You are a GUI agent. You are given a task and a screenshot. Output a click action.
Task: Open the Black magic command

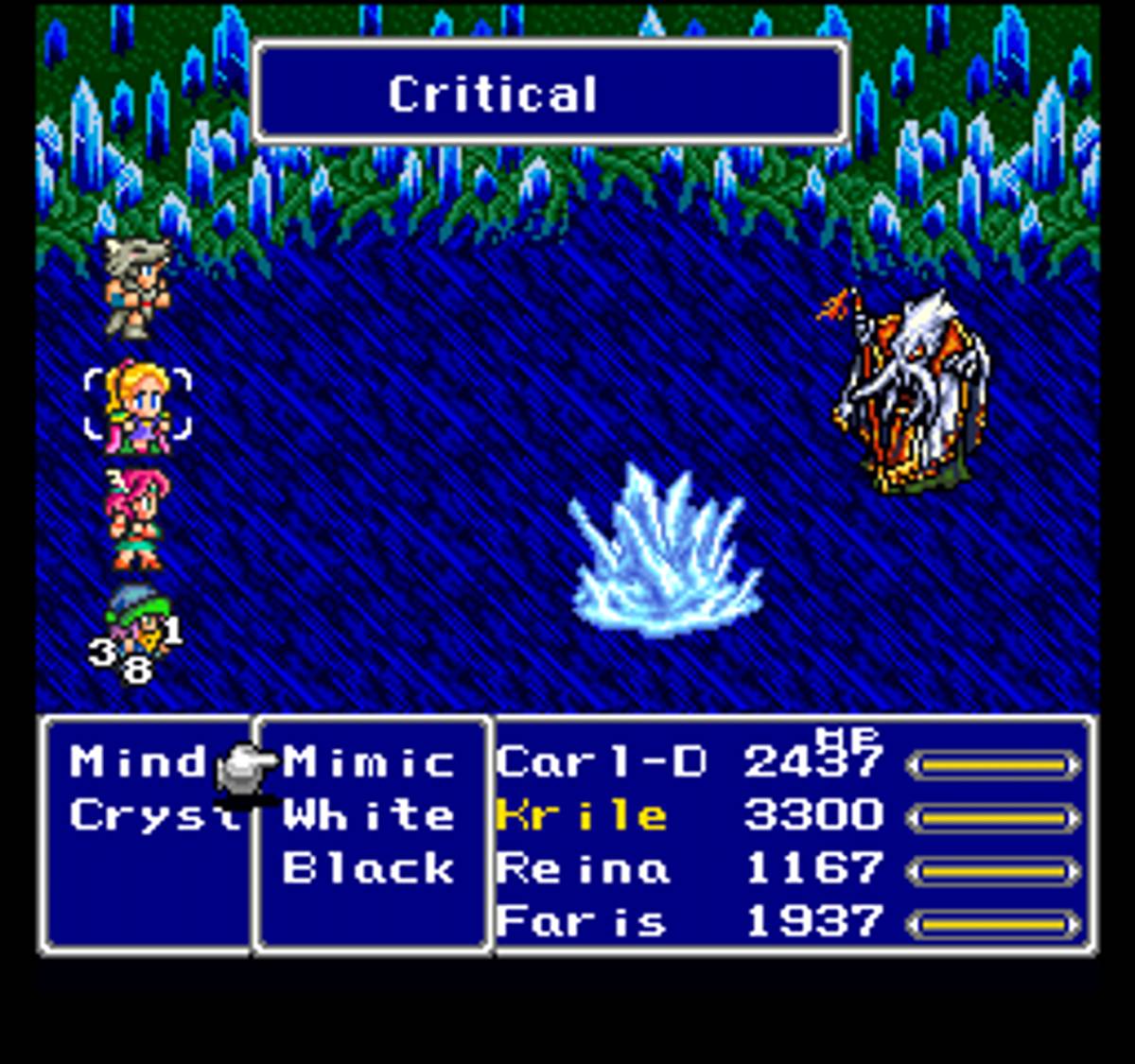pos(369,868)
